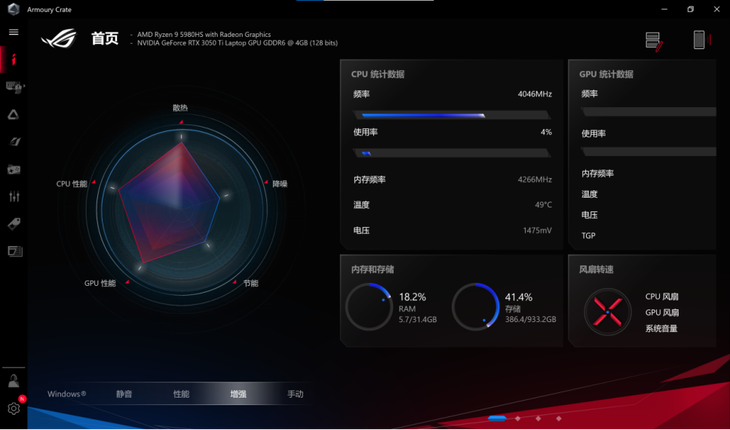Open the user profile icon
This screenshot has height=430, width=730.
point(14,381)
